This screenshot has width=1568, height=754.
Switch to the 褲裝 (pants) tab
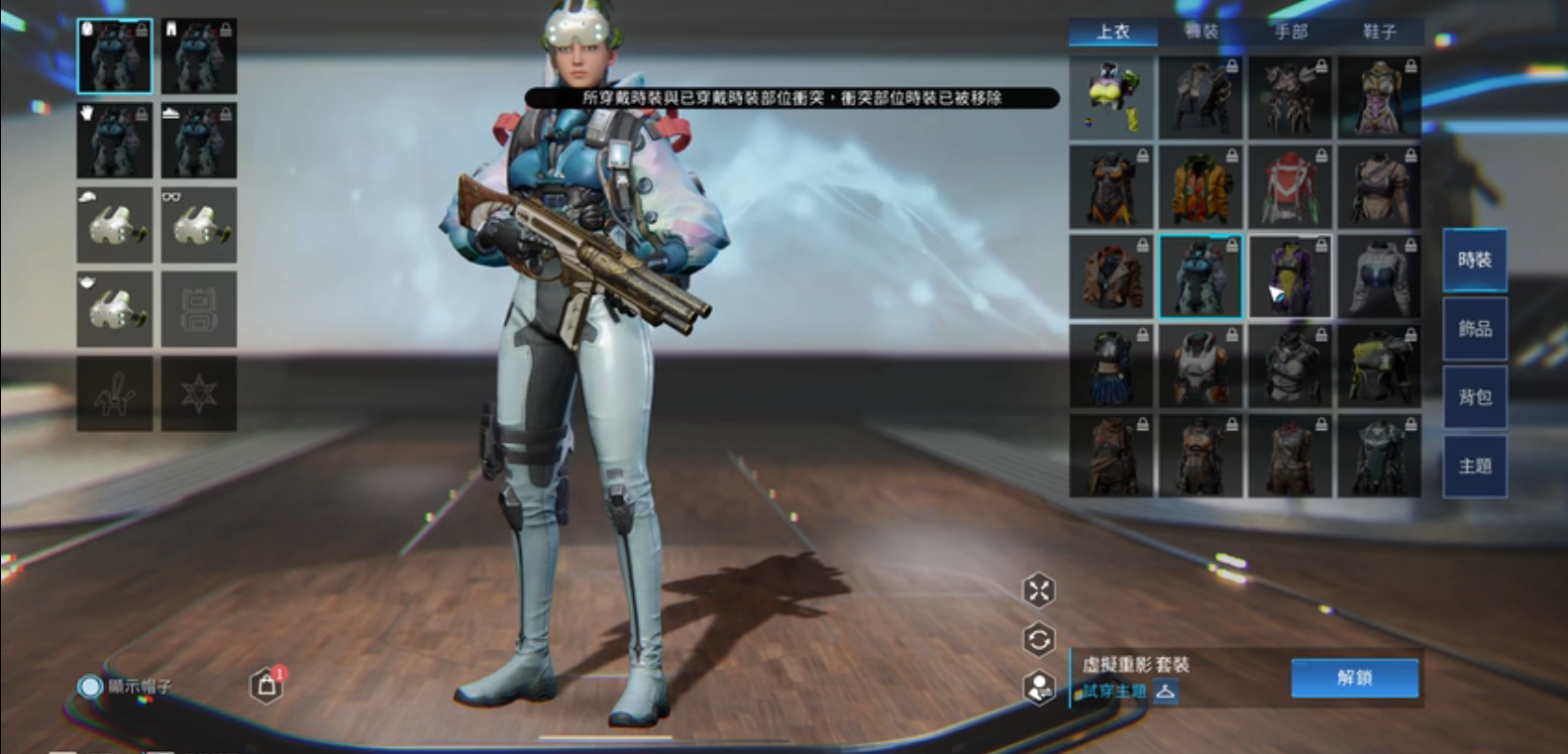[1202, 32]
